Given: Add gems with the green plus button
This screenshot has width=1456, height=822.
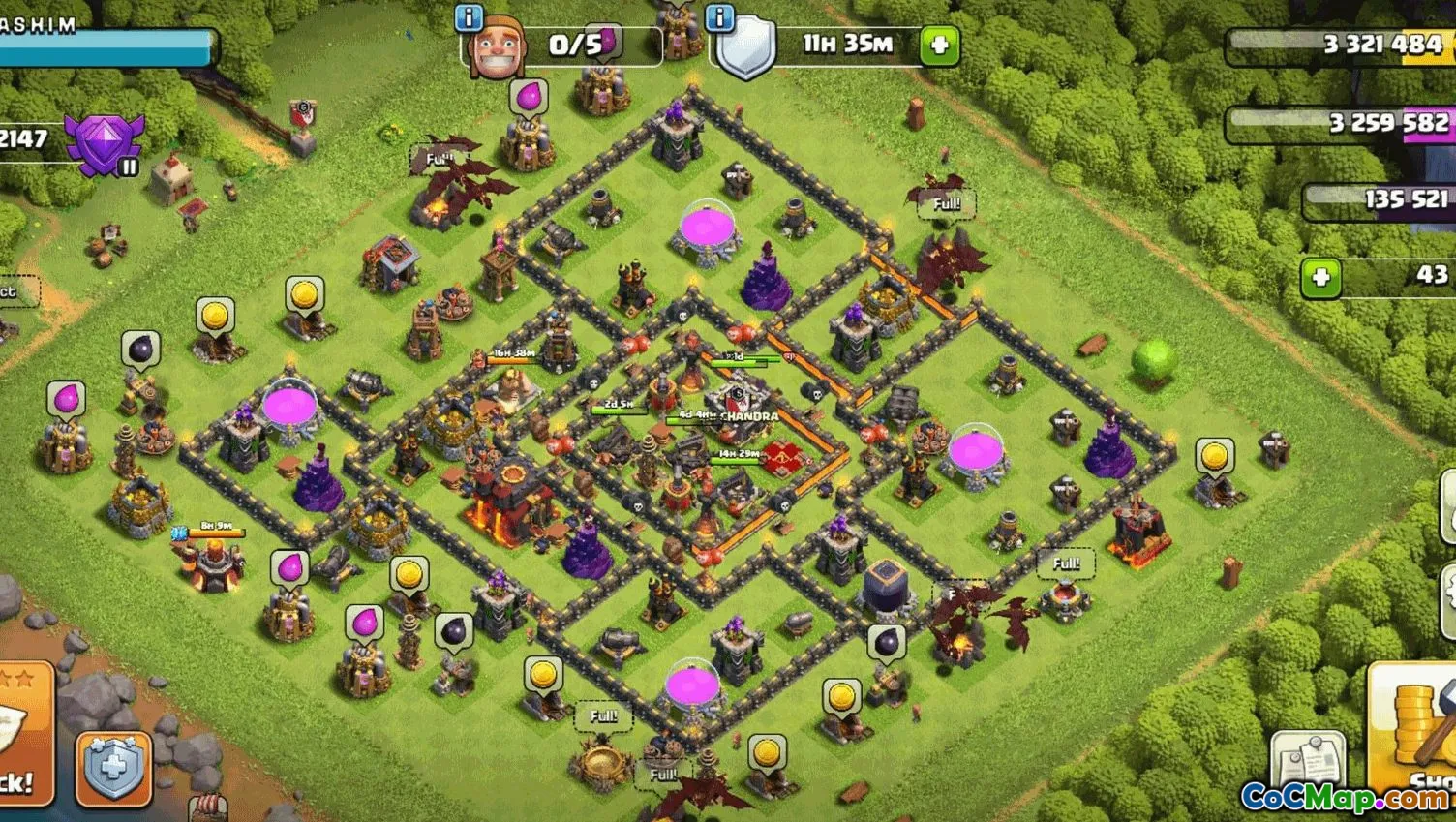Looking at the screenshot, I should pos(1321,278).
